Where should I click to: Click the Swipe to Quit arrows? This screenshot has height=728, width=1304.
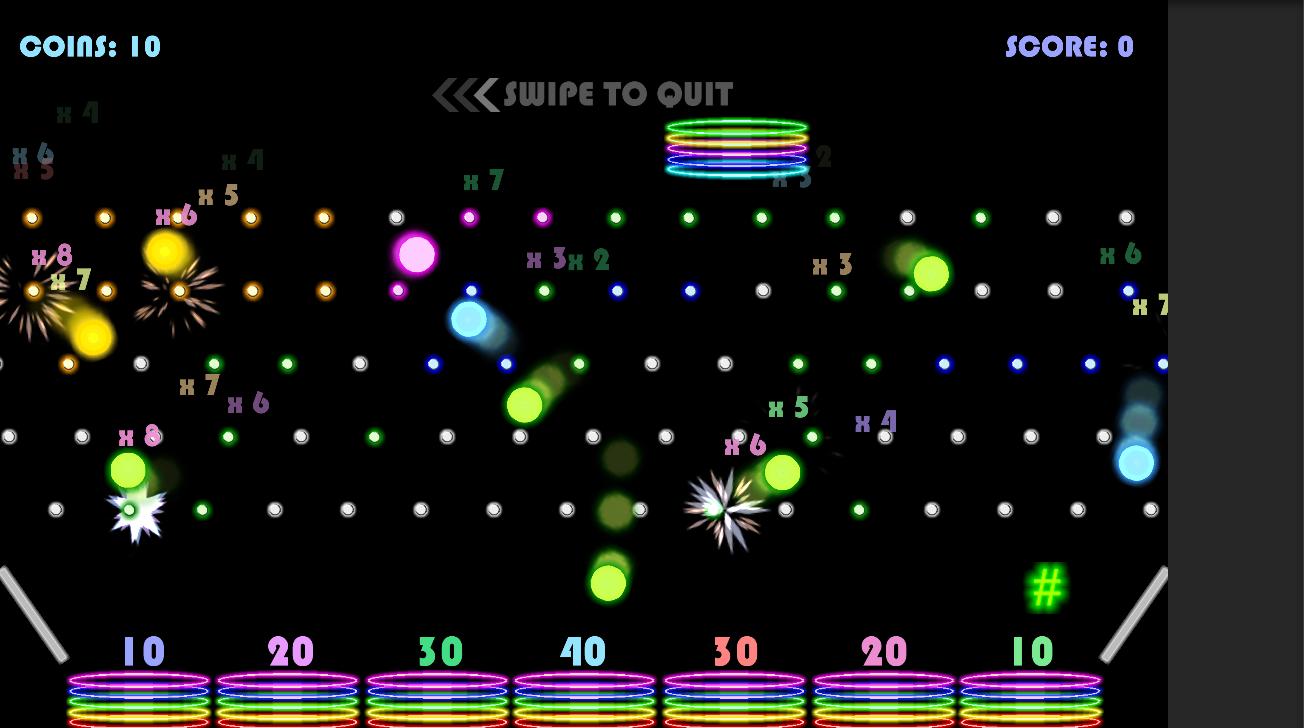pos(466,95)
